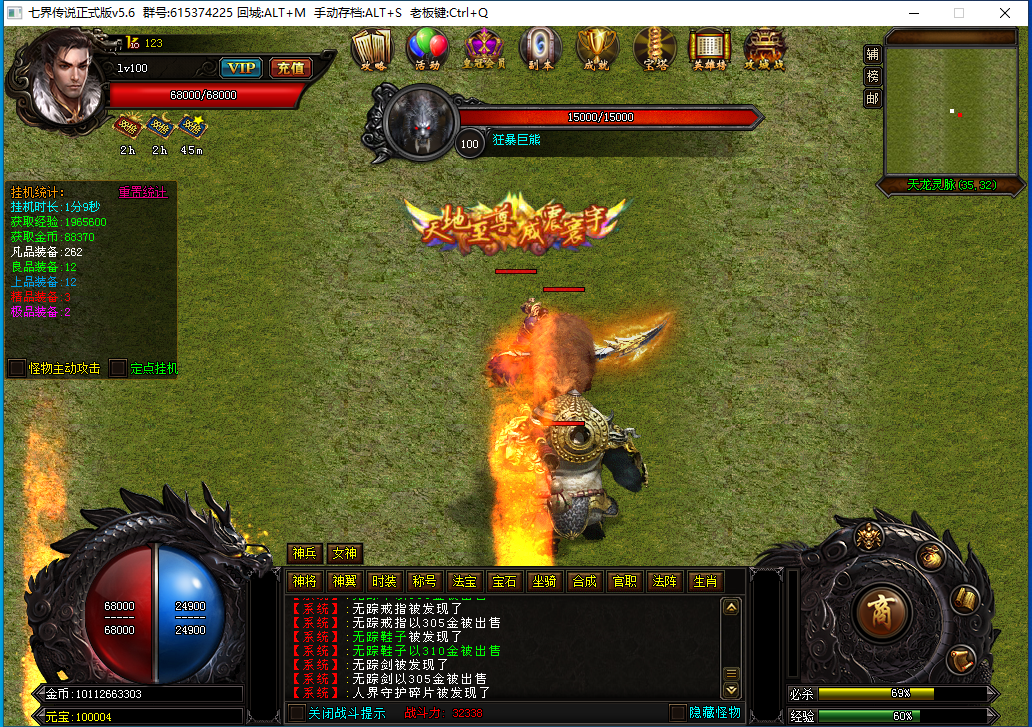Open the round 商 shop button
Image resolution: width=1032 pixels, height=727 pixels.
(x=883, y=609)
